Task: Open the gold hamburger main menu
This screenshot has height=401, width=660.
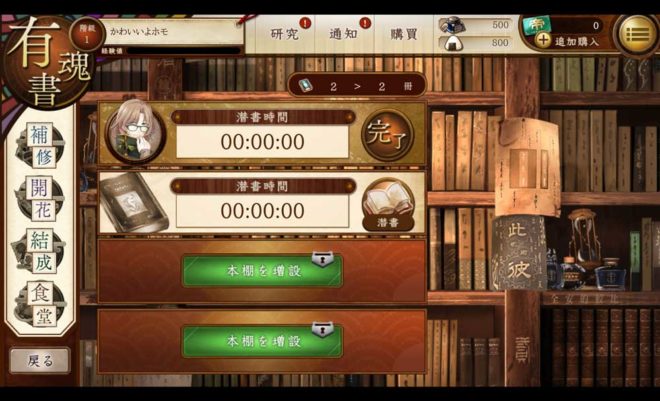Action: (636, 33)
